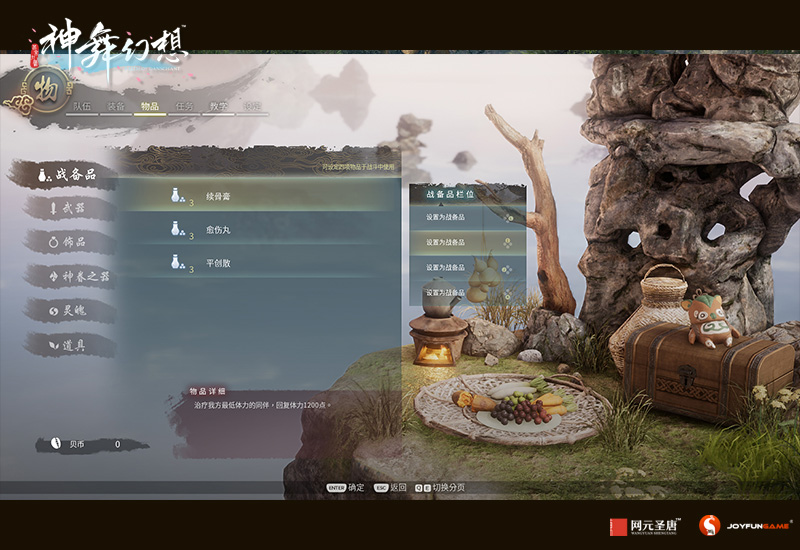
Task: Go to the 任务 tab
Action: (x=185, y=106)
